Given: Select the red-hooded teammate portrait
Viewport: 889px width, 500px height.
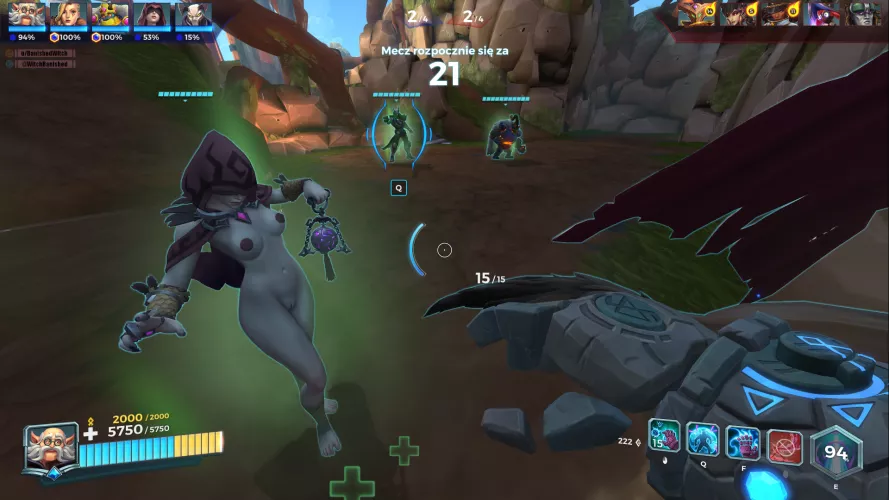Looking at the screenshot, I should (152, 14).
